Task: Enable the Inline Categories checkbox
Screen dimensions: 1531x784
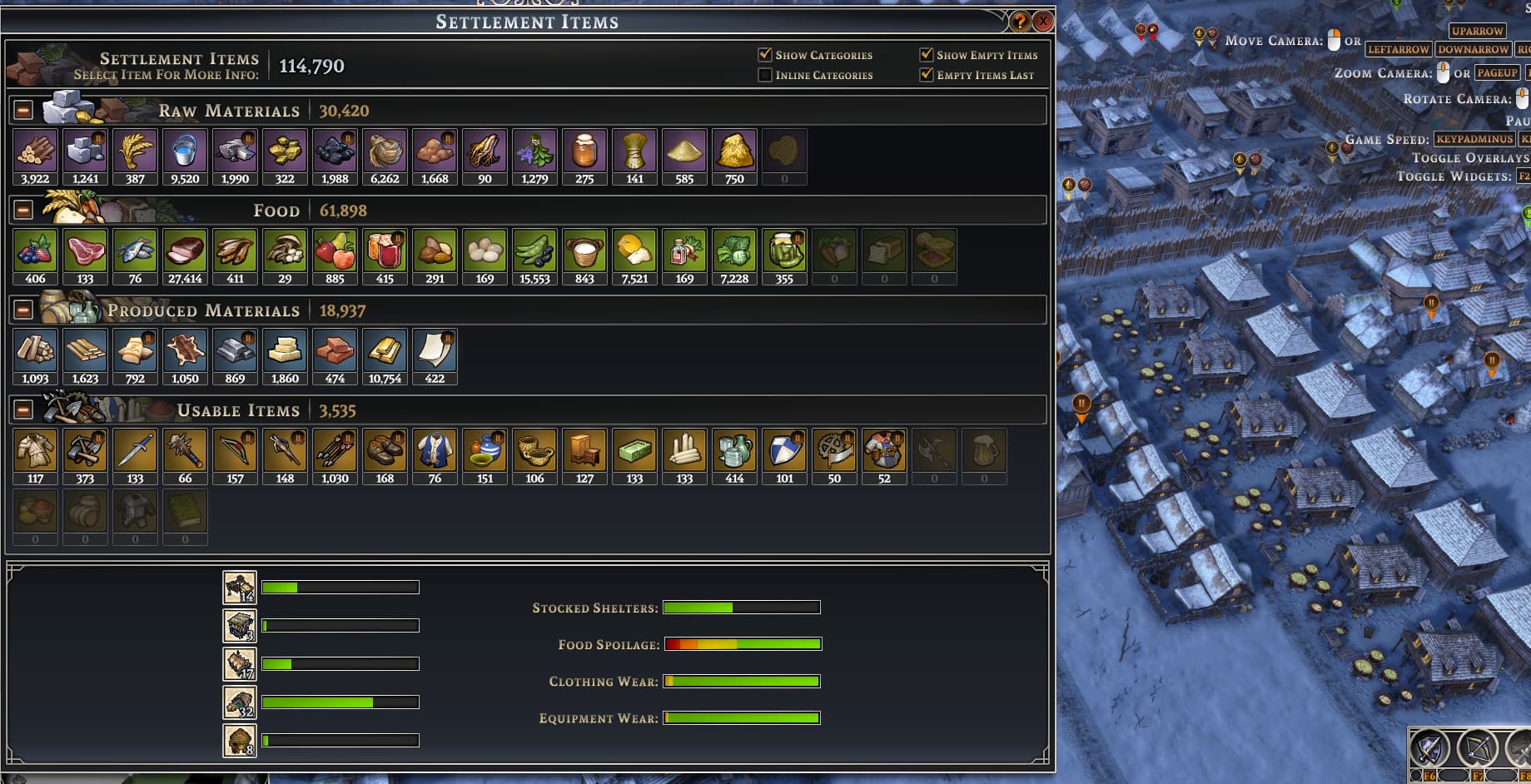Action: (x=765, y=75)
